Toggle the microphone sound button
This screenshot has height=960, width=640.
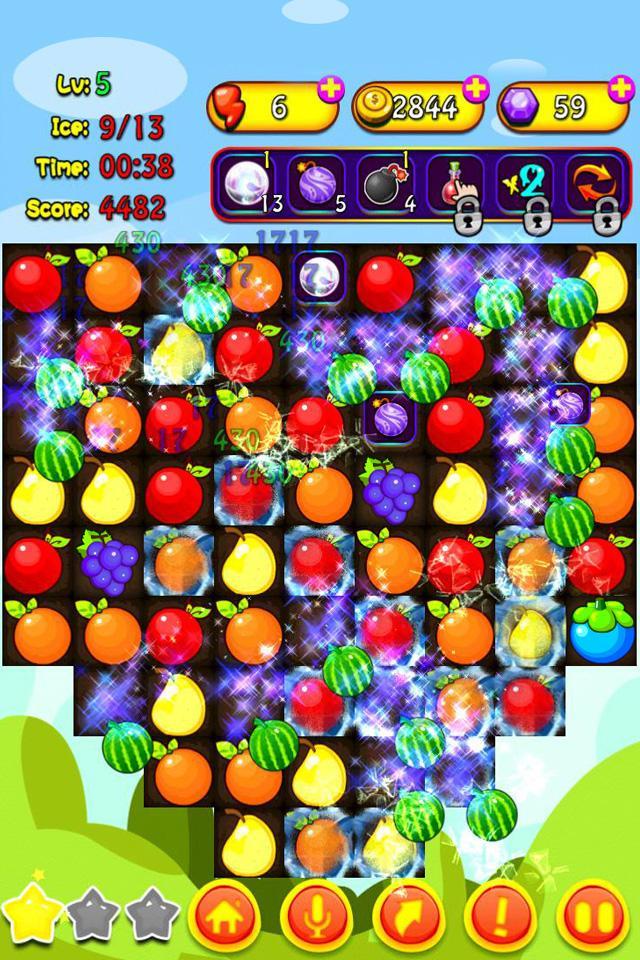(316, 915)
